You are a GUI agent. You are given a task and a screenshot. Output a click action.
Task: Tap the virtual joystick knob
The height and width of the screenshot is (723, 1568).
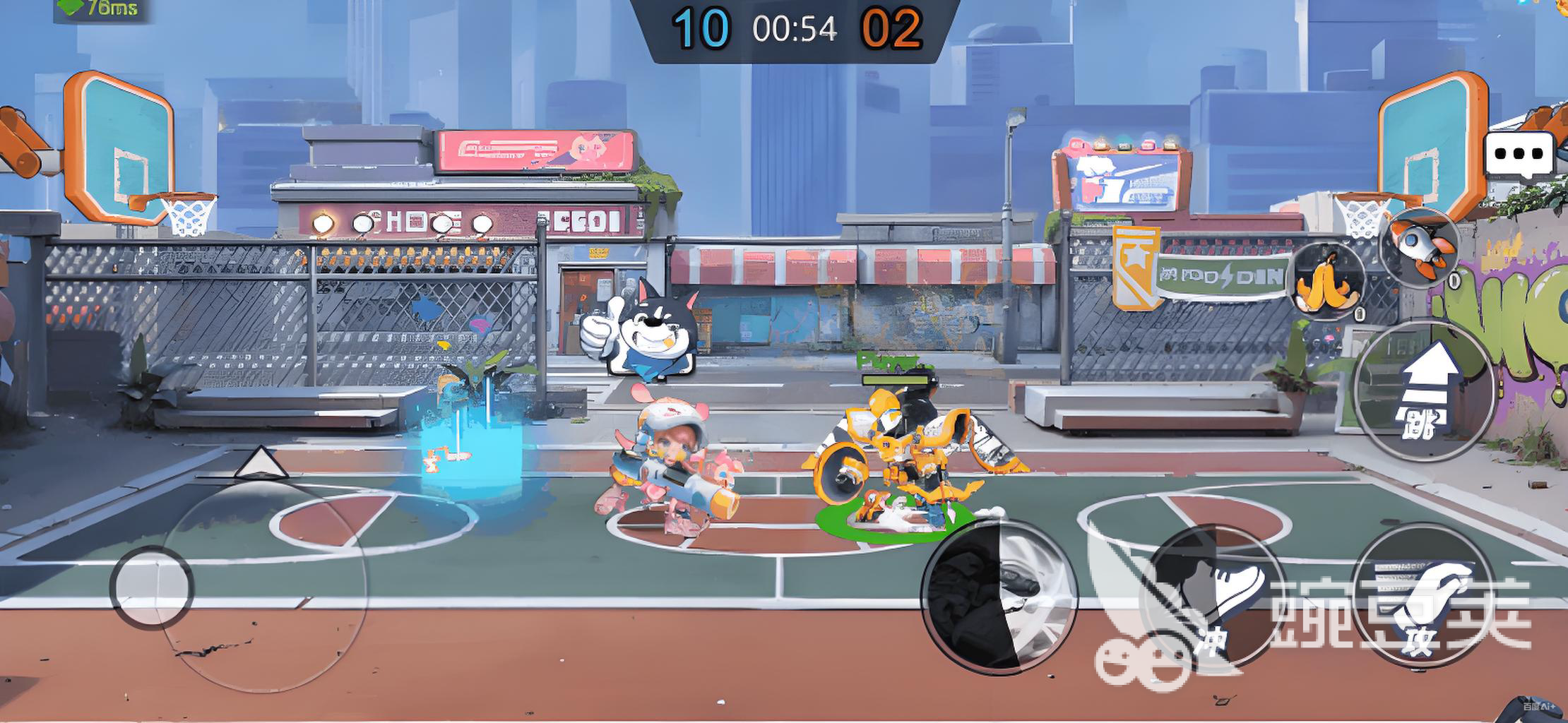coord(151,587)
